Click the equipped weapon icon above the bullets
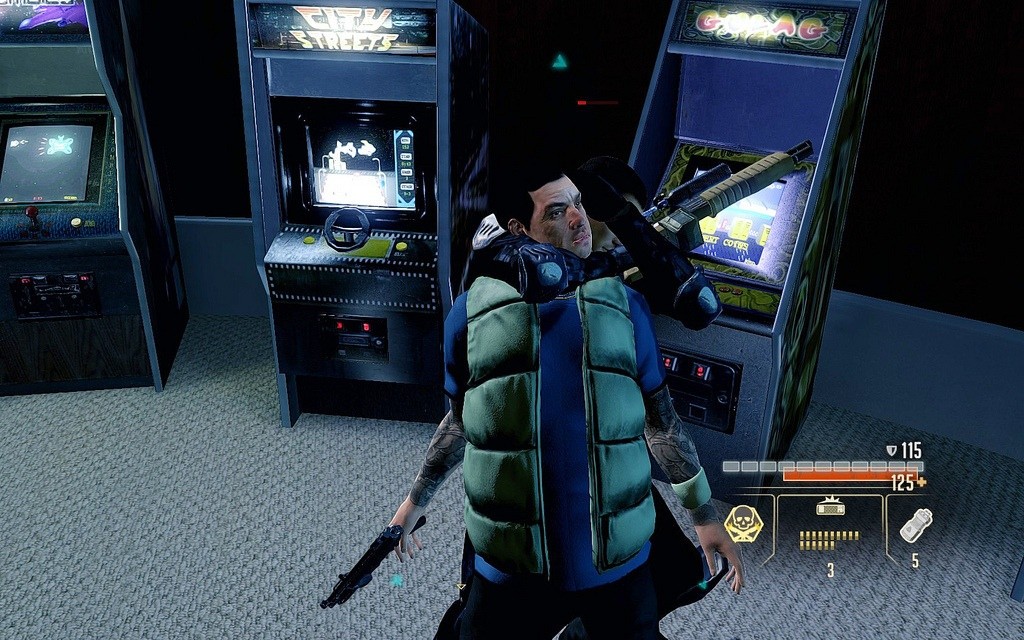This screenshot has width=1024, height=640. click(831, 507)
